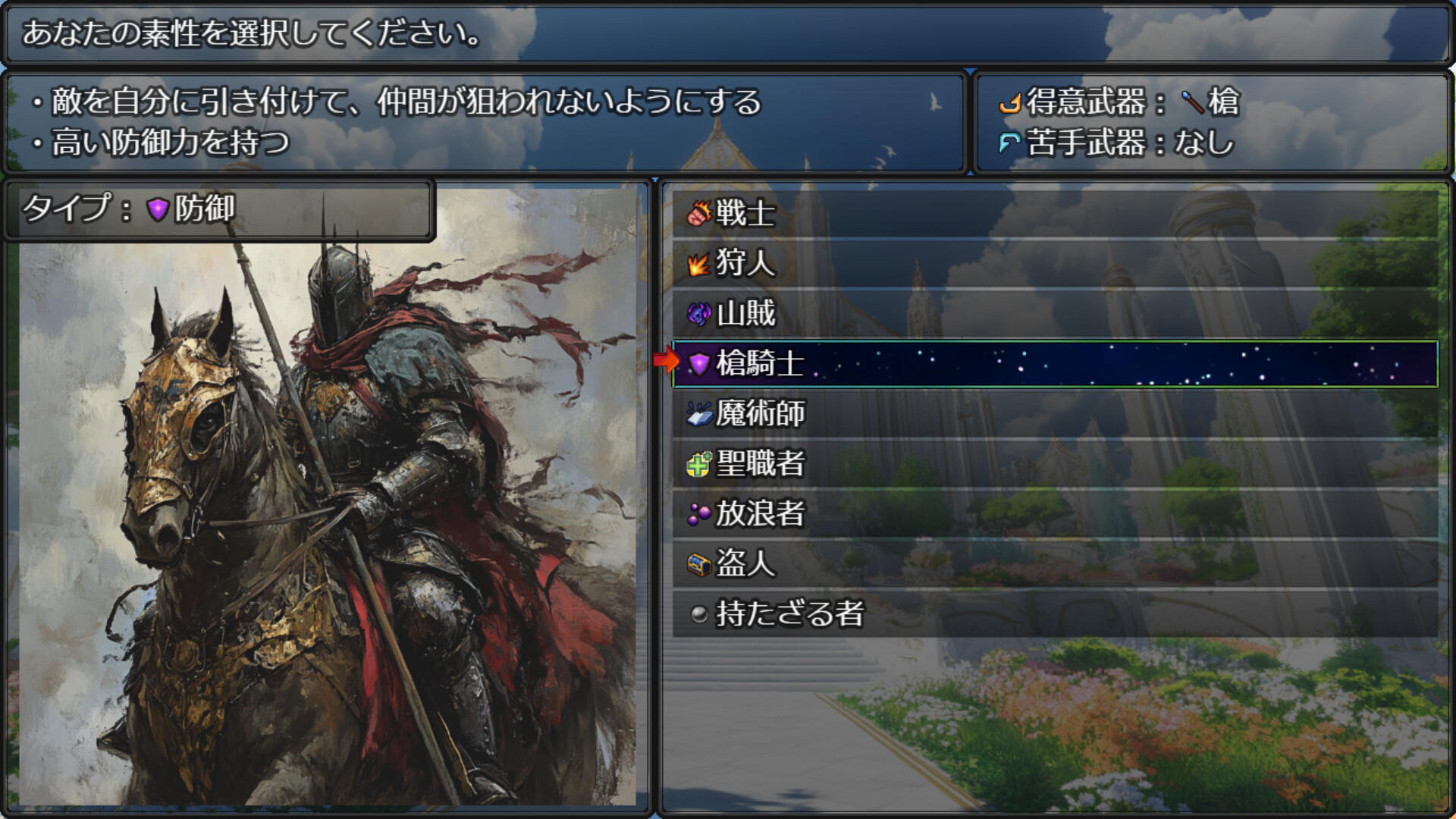The width and height of the screenshot is (1456, 819).
Task: Click the green cross icon beside 聖職者
Action: pyautogui.click(x=698, y=463)
